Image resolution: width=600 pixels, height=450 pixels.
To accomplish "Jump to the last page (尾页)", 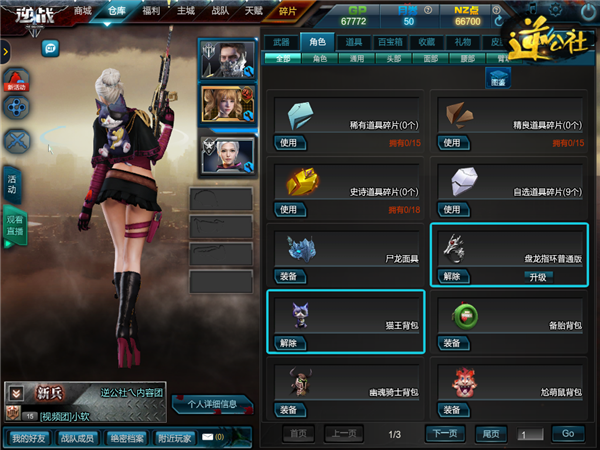I will [x=491, y=434].
